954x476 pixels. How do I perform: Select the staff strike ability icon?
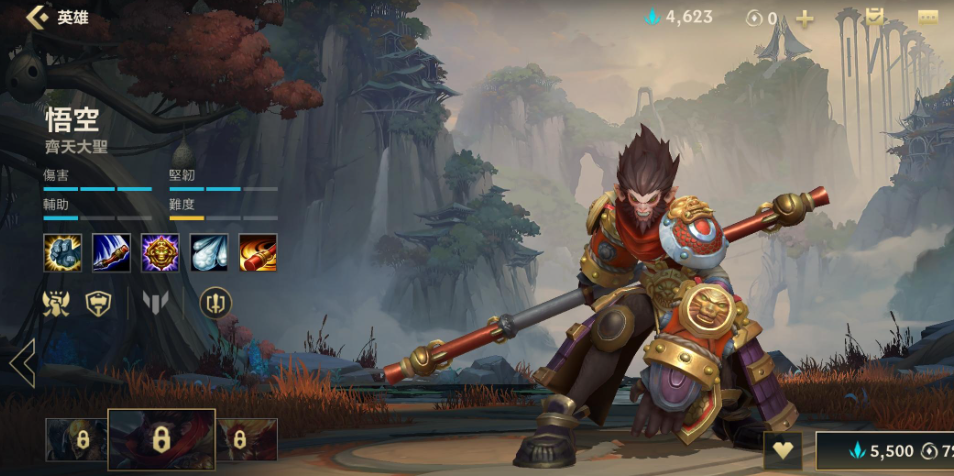click(x=111, y=252)
